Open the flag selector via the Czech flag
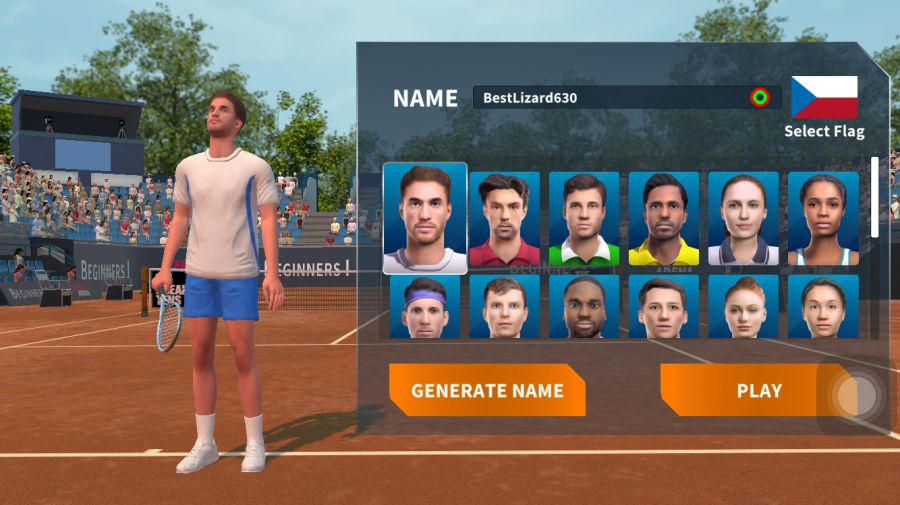The width and height of the screenshot is (900, 505). [824, 98]
